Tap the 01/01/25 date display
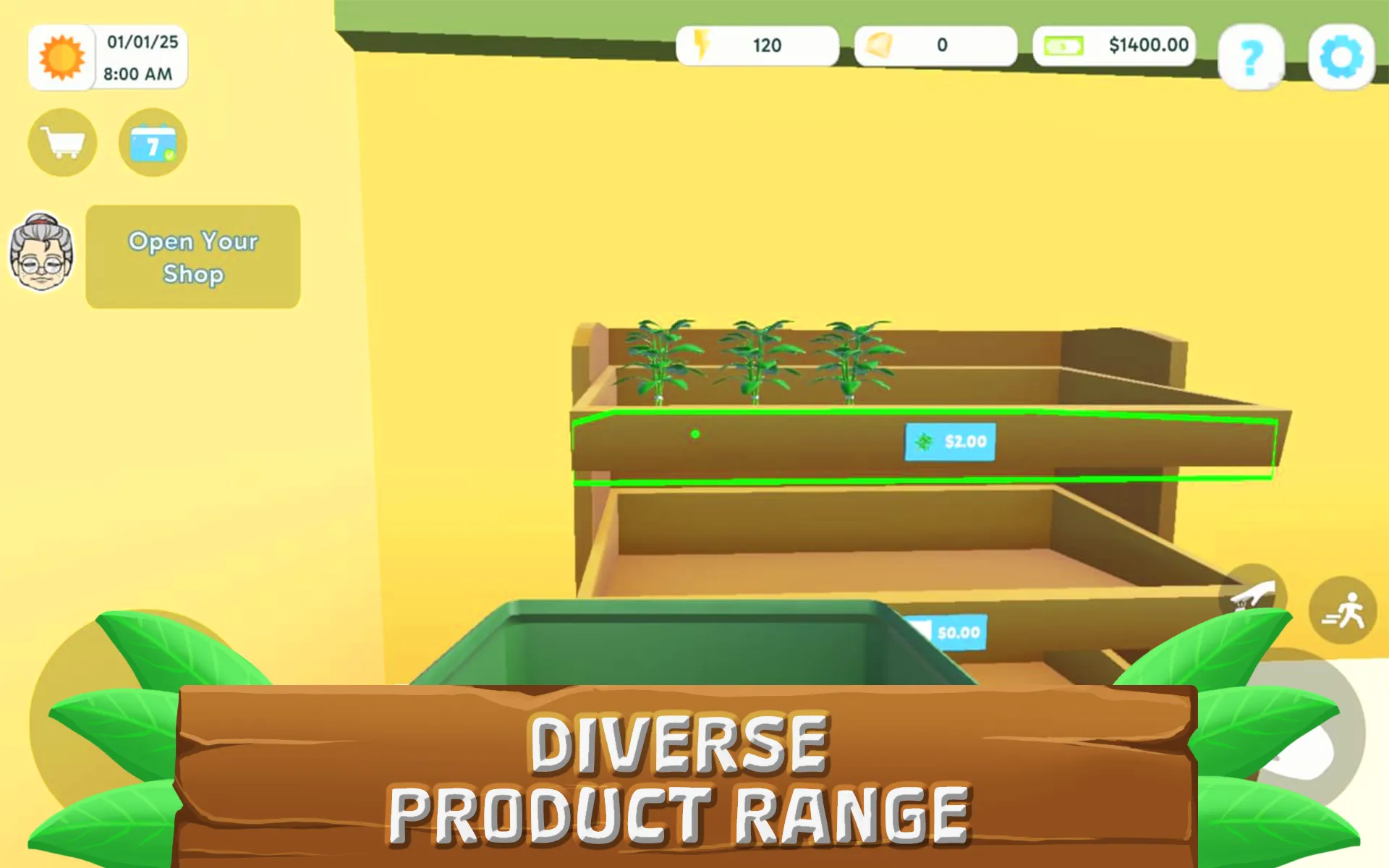 [x=142, y=42]
